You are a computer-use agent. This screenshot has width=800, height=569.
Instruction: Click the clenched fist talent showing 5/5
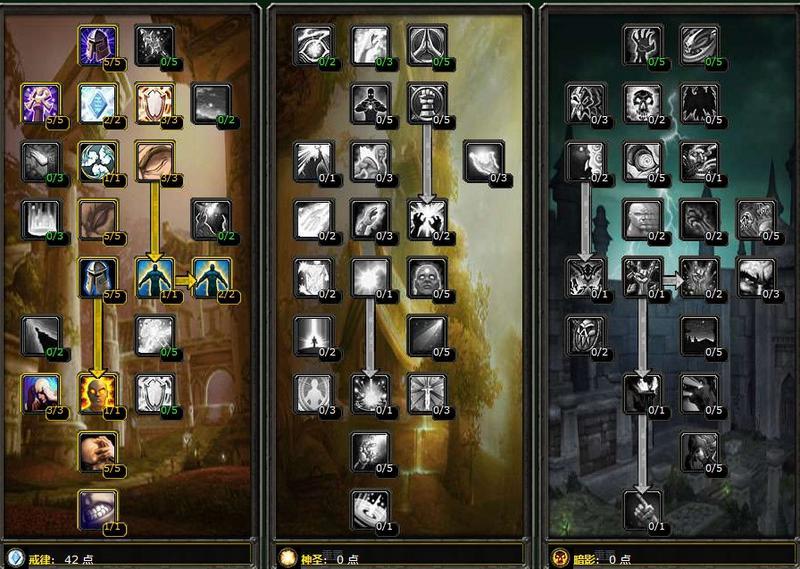point(98,450)
